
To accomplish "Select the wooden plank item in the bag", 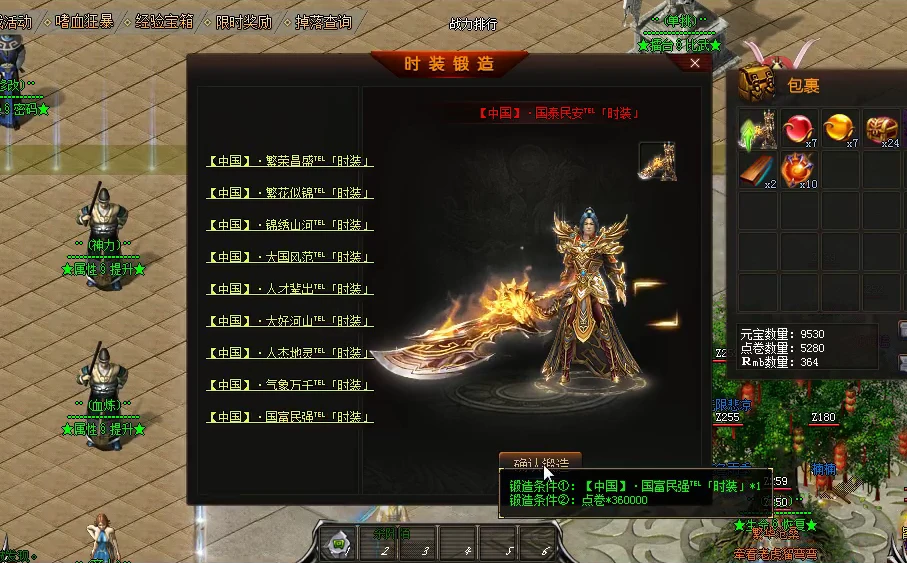I will [758, 171].
